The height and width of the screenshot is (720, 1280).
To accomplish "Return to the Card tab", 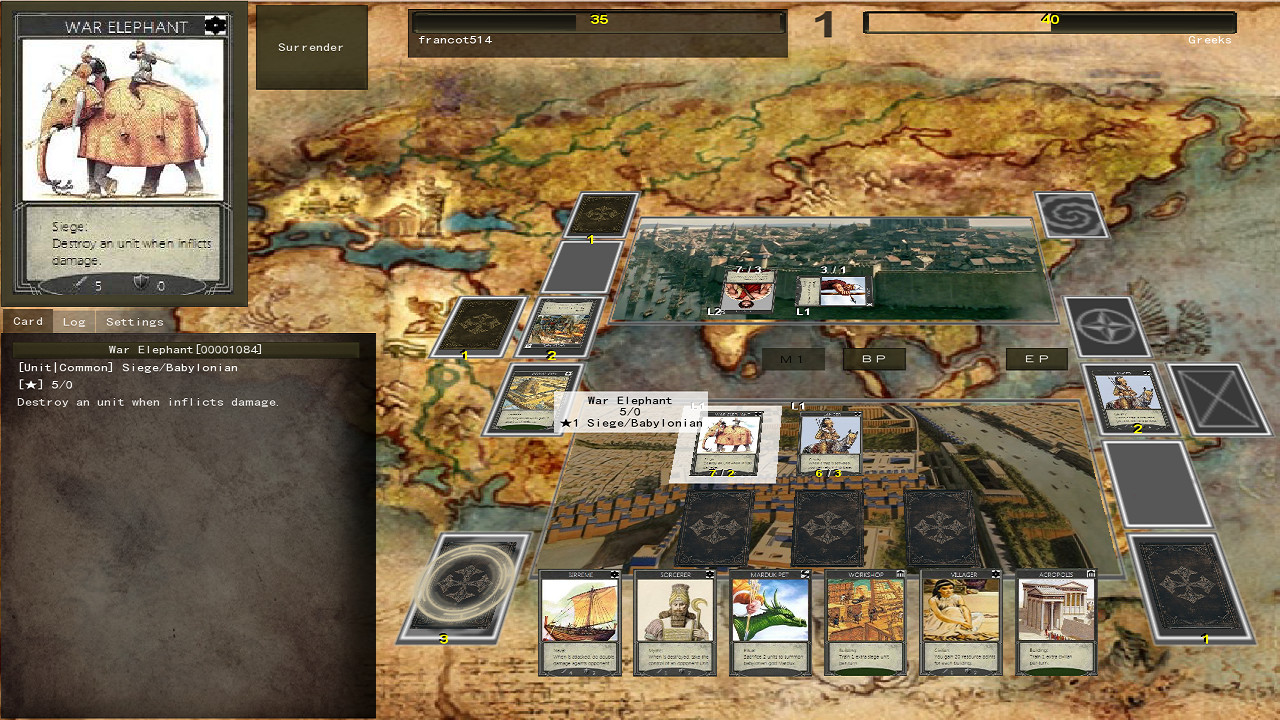I will click(27, 321).
